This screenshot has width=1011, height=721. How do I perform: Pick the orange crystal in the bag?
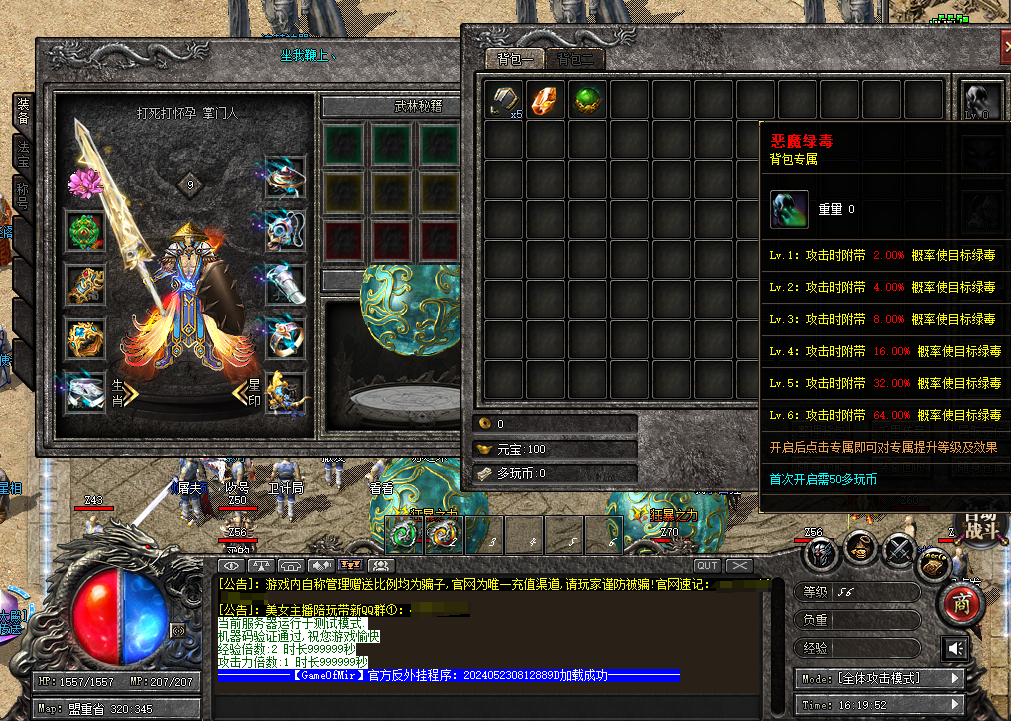(x=546, y=100)
